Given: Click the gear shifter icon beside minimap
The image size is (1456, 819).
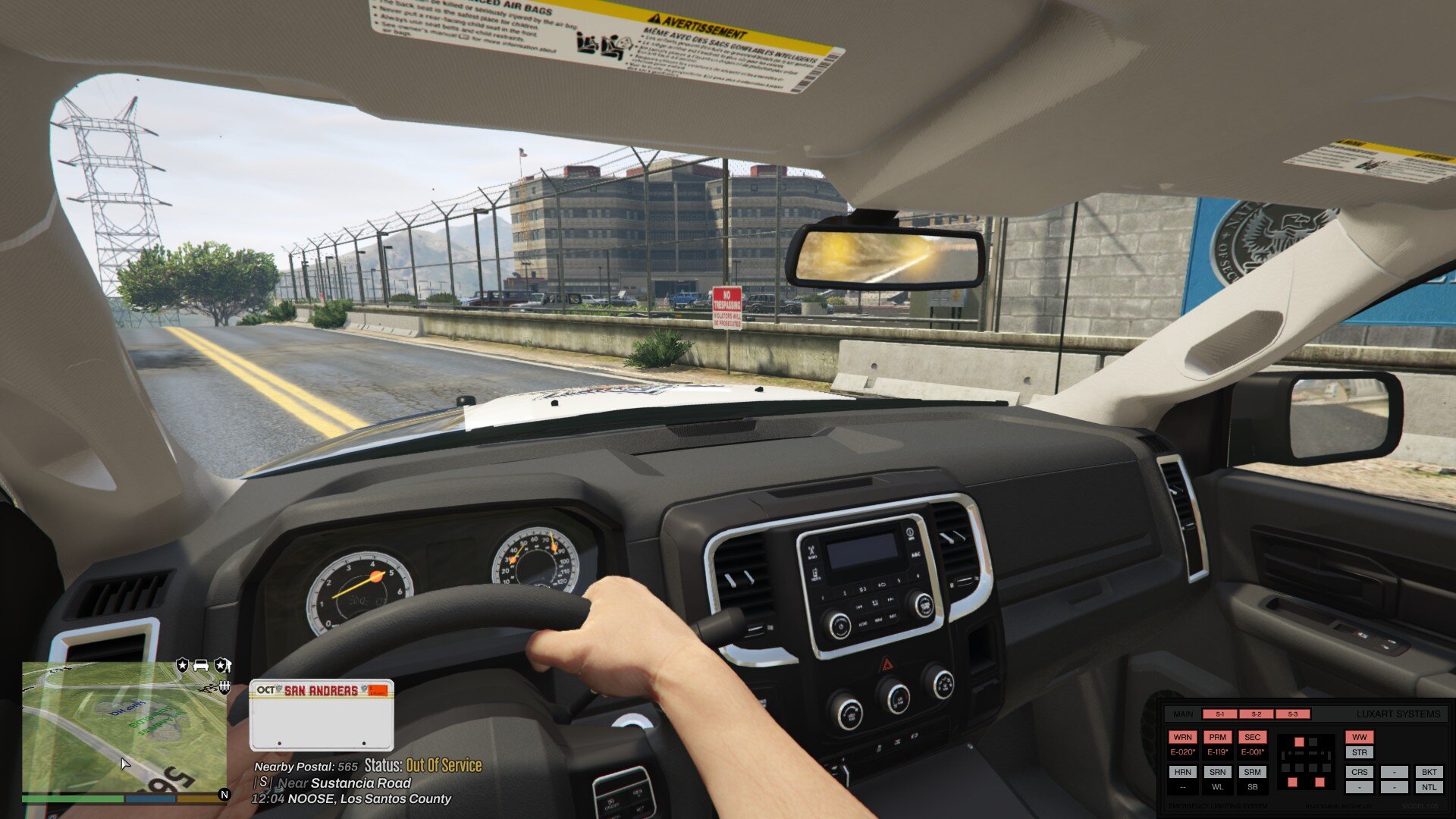Looking at the screenshot, I should click(224, 686).
